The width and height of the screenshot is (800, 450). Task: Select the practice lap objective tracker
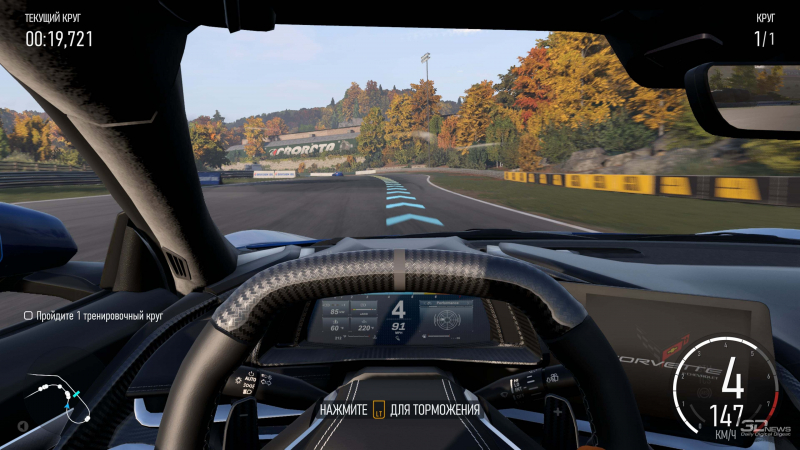tap(93, 315)
